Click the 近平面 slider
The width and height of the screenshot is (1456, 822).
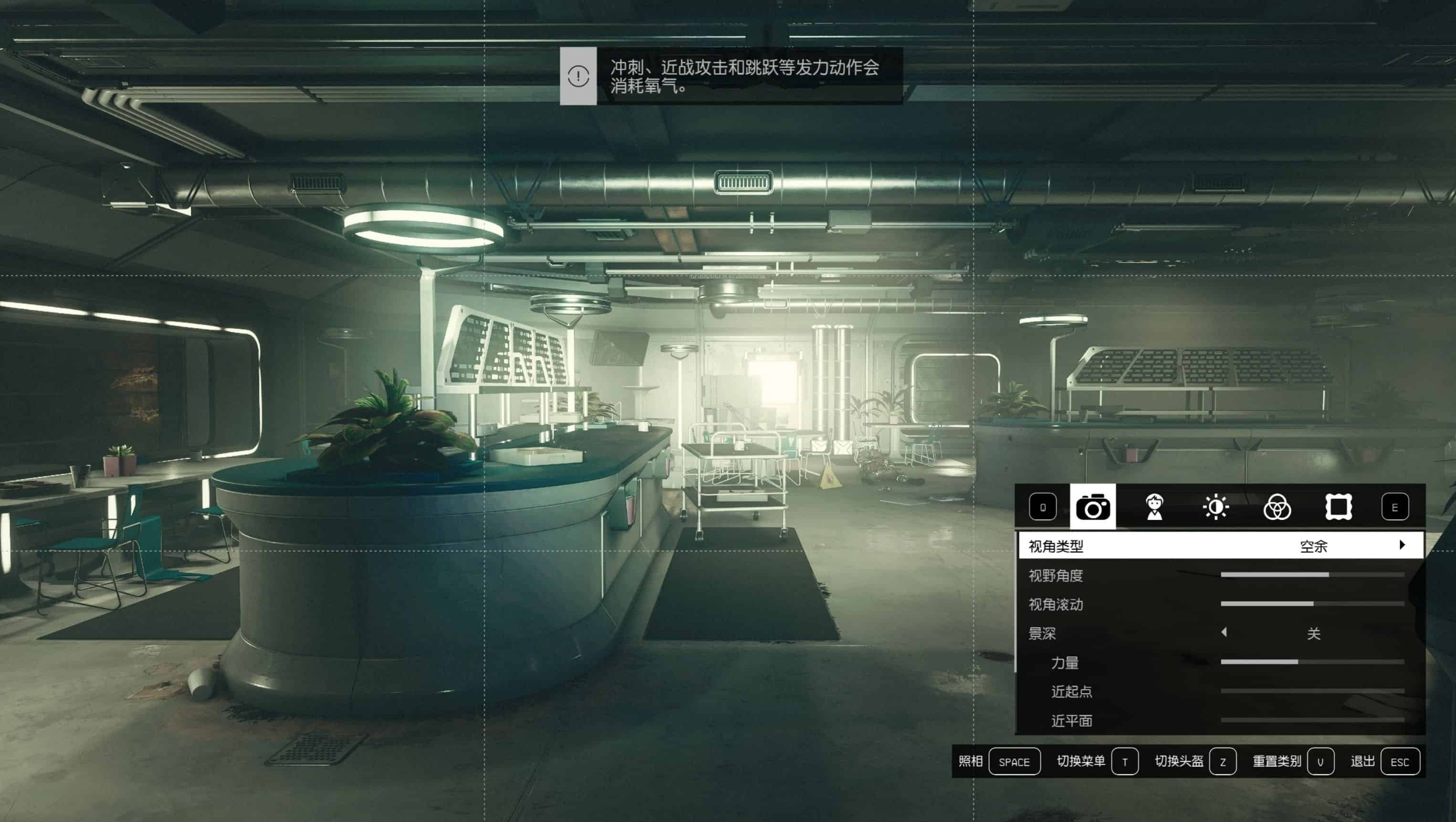click(1312, 720)
